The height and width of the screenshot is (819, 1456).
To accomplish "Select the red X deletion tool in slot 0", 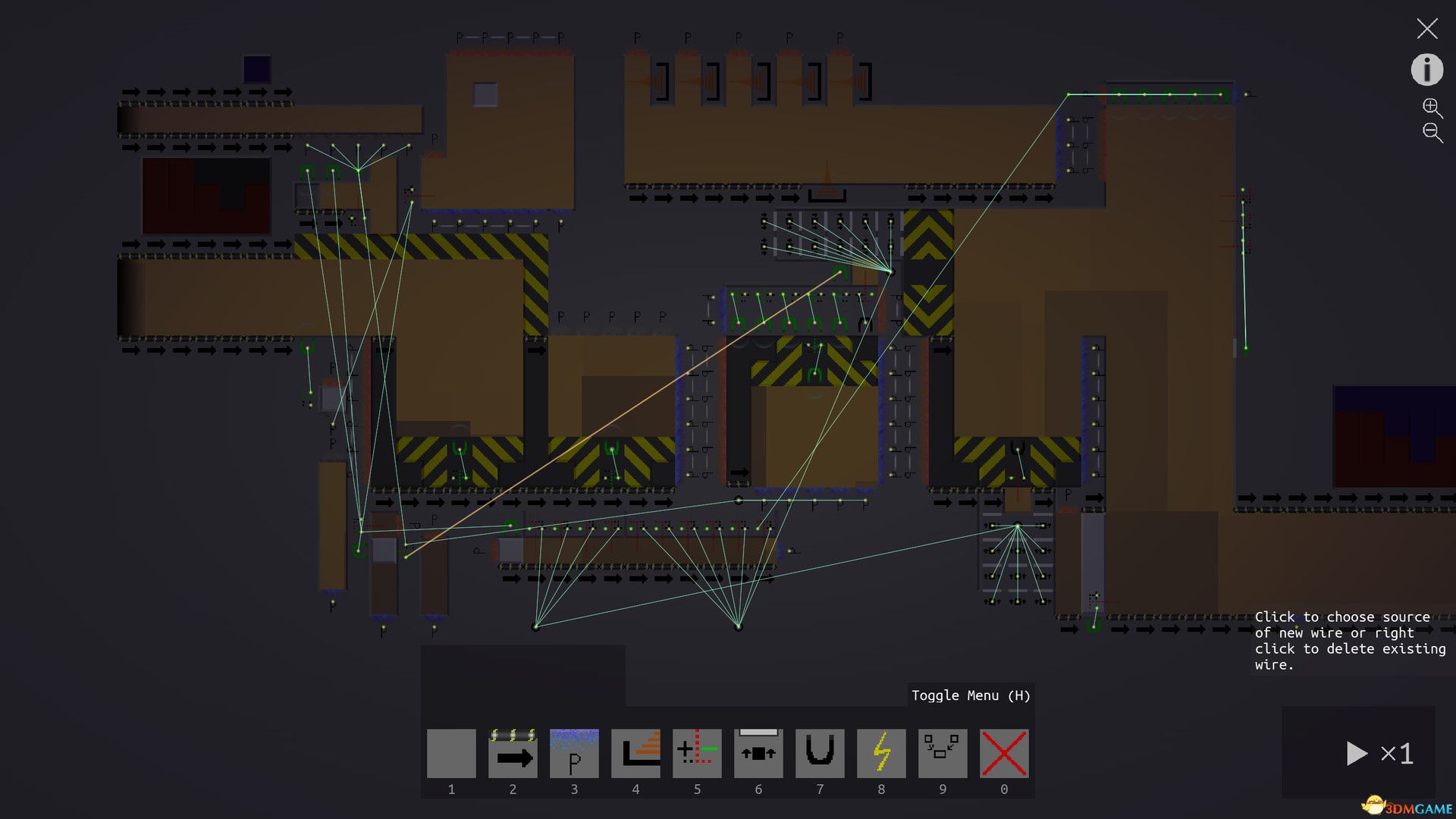I will click(x=1003, y=753).
